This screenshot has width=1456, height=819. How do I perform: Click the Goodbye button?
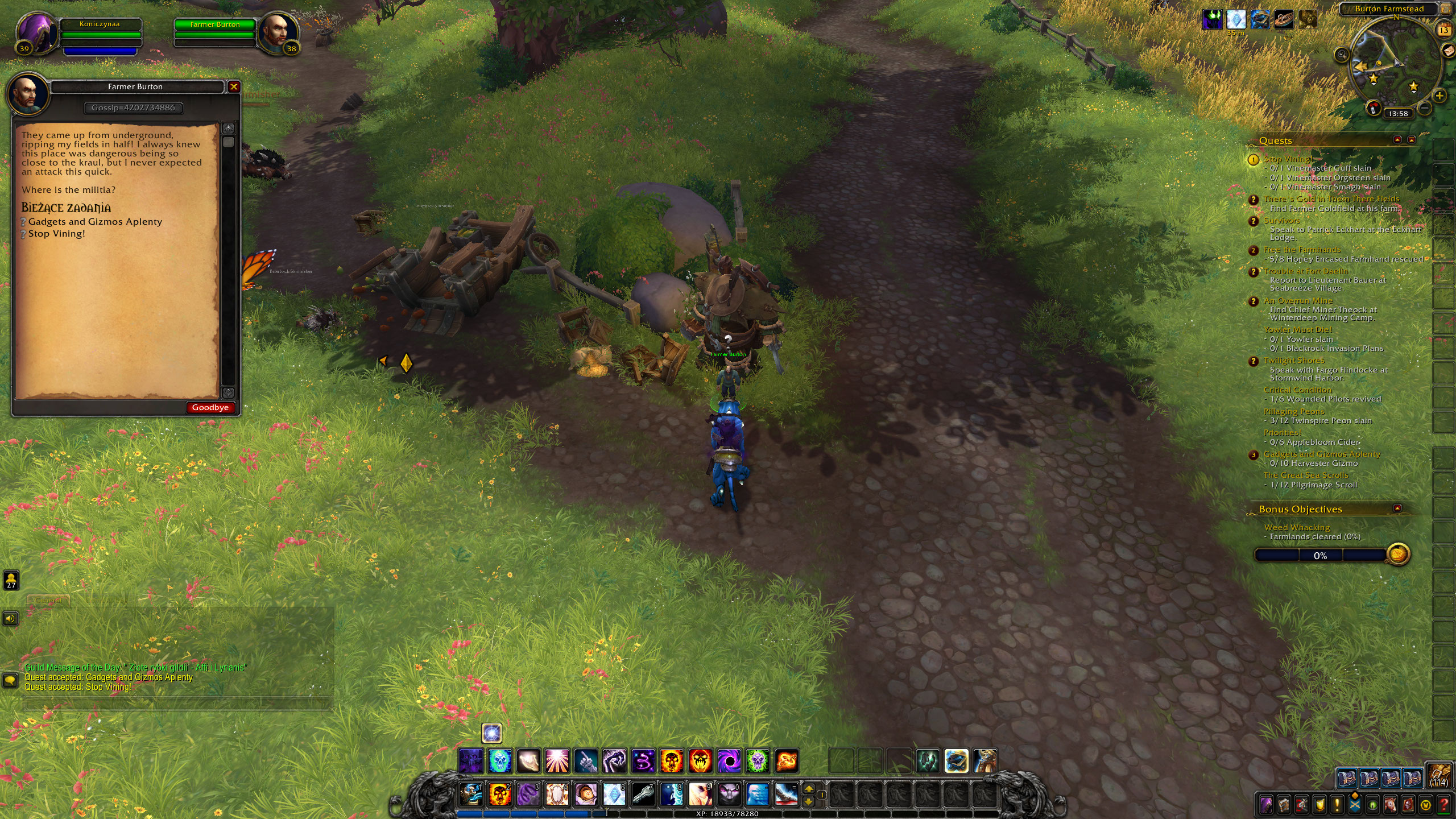coord(210,407)
